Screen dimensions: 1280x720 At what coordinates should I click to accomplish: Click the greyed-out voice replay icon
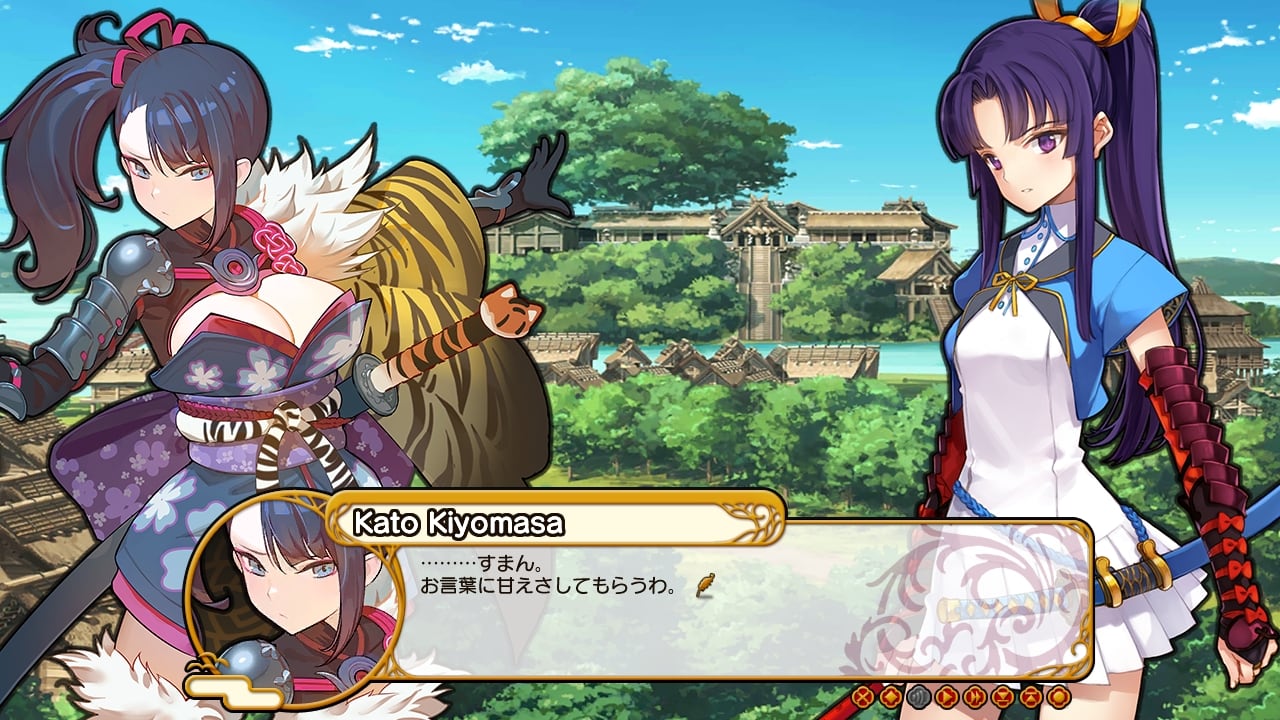point(919,696)
